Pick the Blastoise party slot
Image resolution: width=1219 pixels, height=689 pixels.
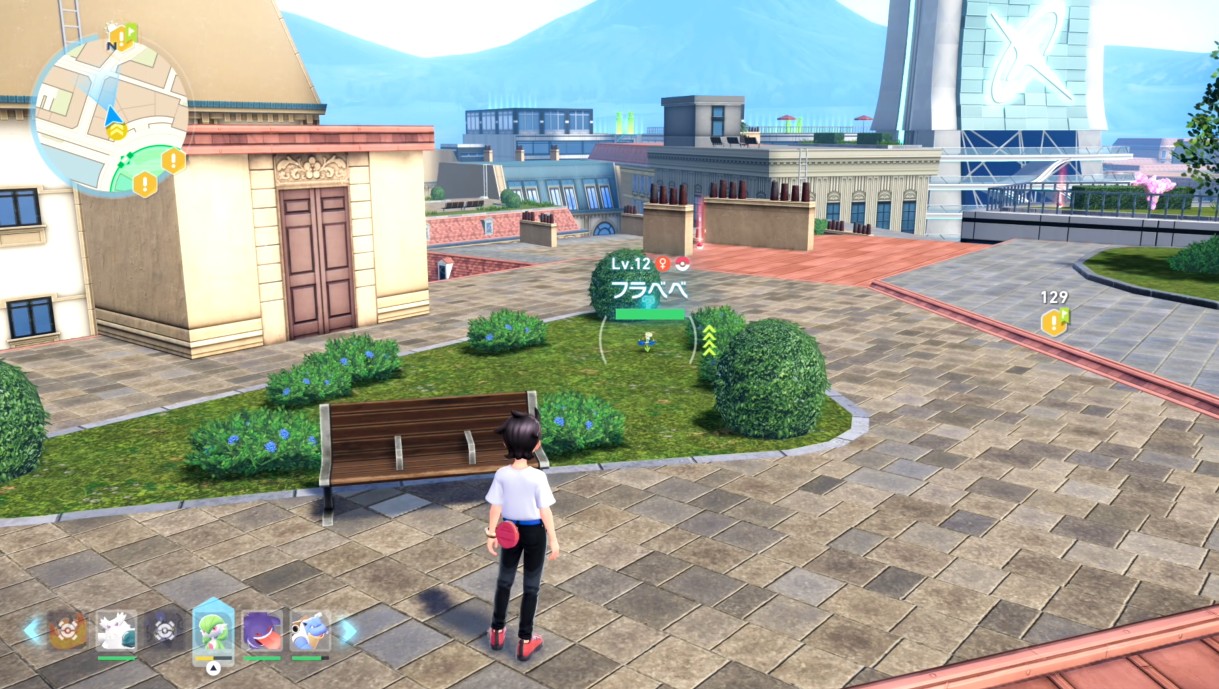(309, 631)
